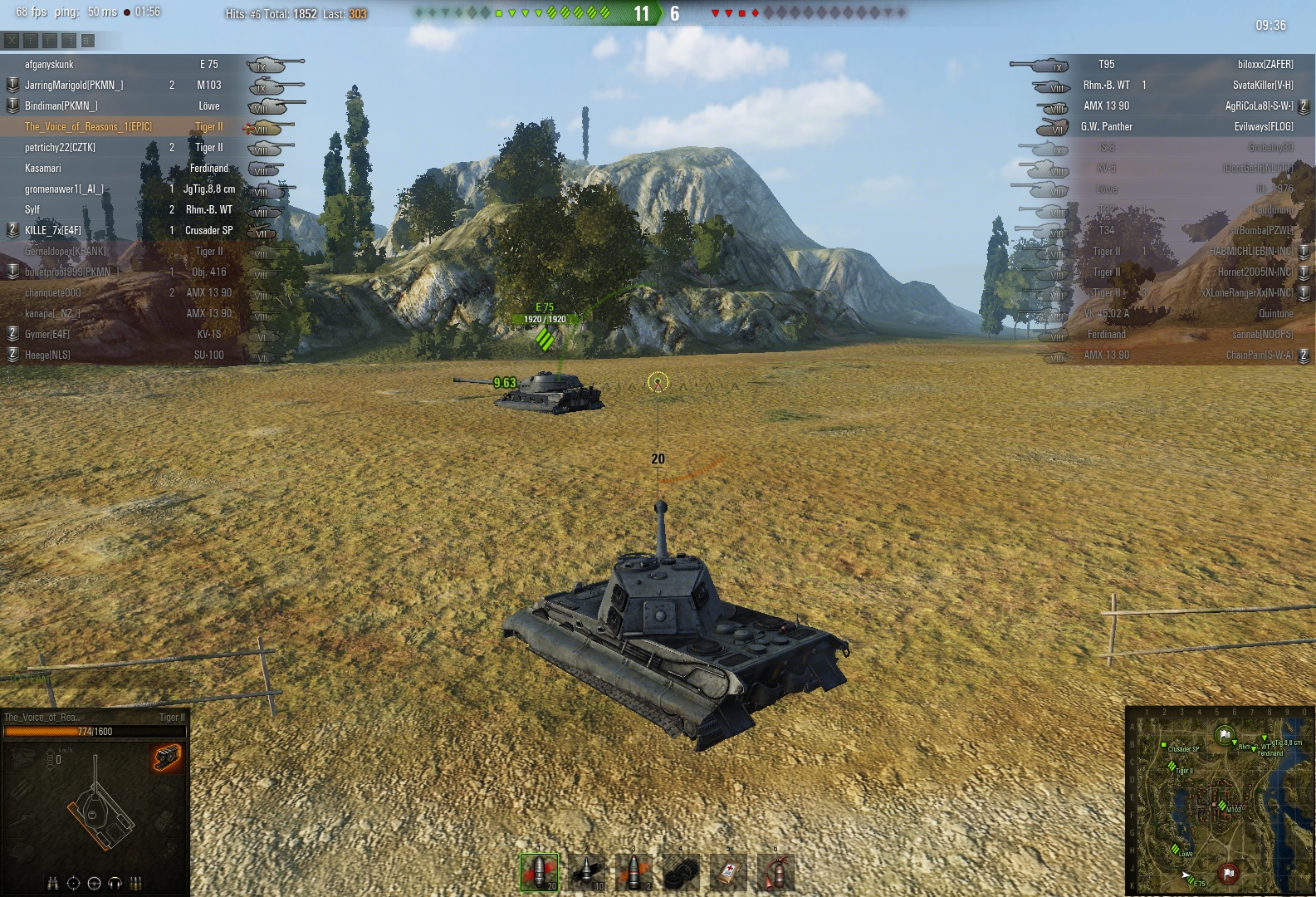The image size is (1316, 897).
Task: Select KILLE_7x's Crusader SP row
Action: [x=125, y=231]
